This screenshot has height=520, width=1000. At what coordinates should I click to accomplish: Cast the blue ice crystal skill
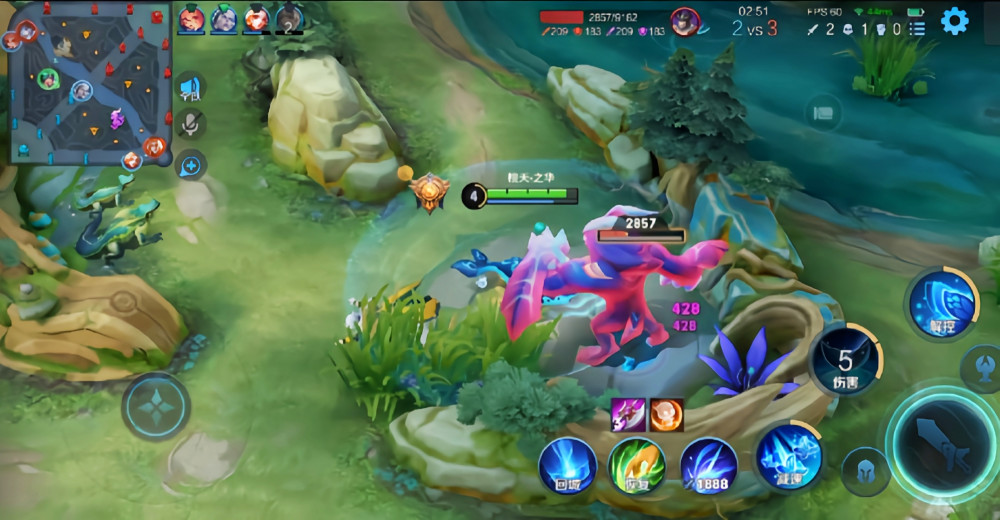pyautogui.click(x=788, y=458)
